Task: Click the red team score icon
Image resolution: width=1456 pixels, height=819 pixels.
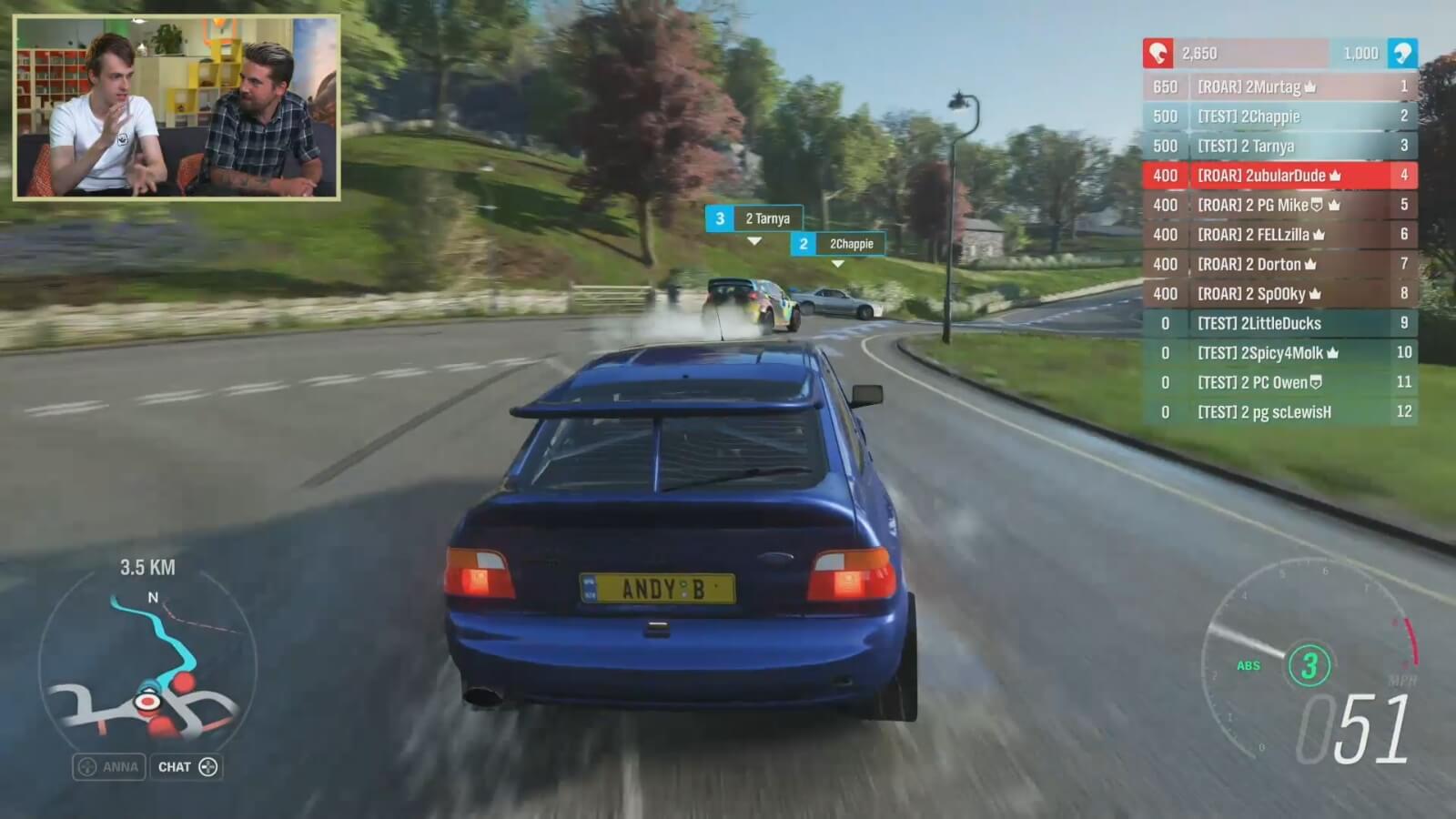Action: [1158, 53]
